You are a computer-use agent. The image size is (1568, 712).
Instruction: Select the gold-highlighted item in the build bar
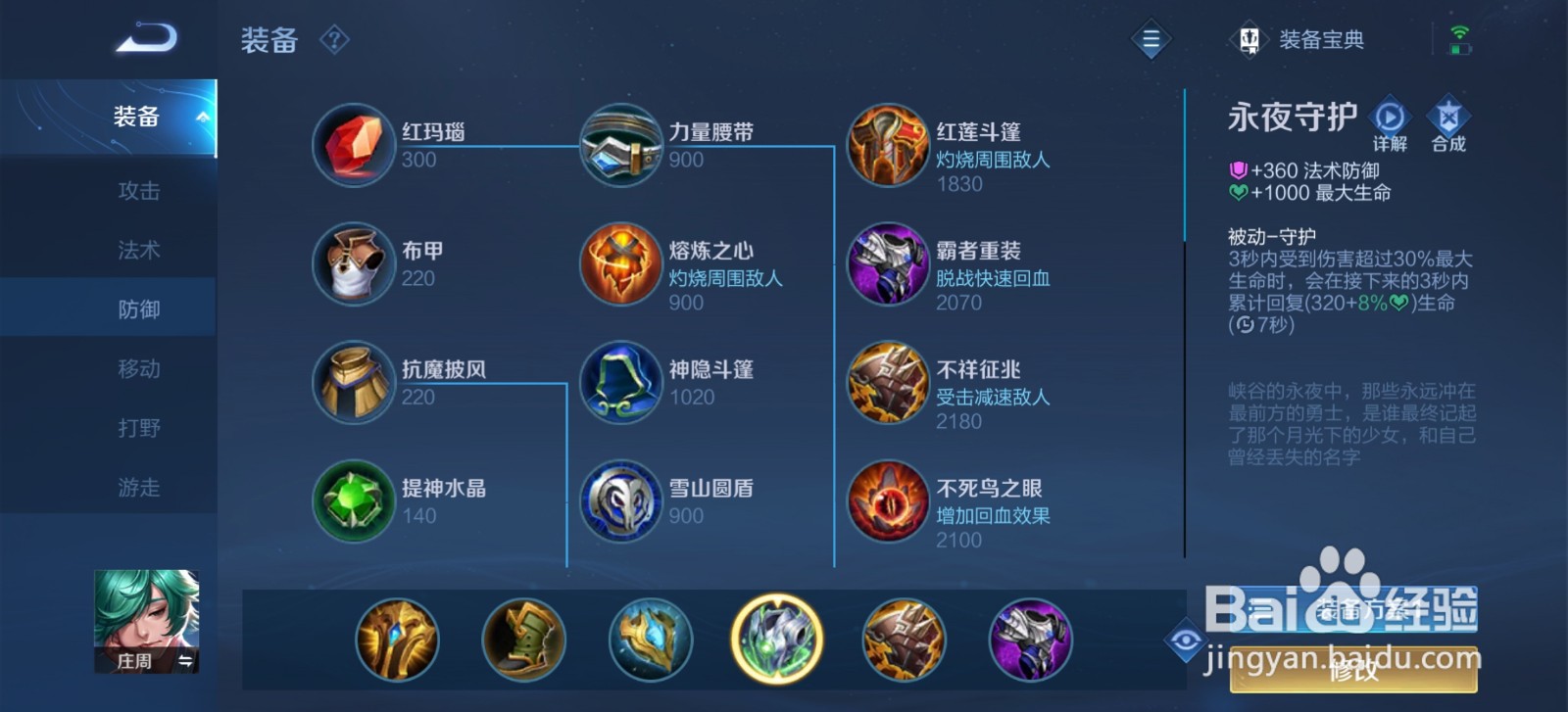click(776, 639)
